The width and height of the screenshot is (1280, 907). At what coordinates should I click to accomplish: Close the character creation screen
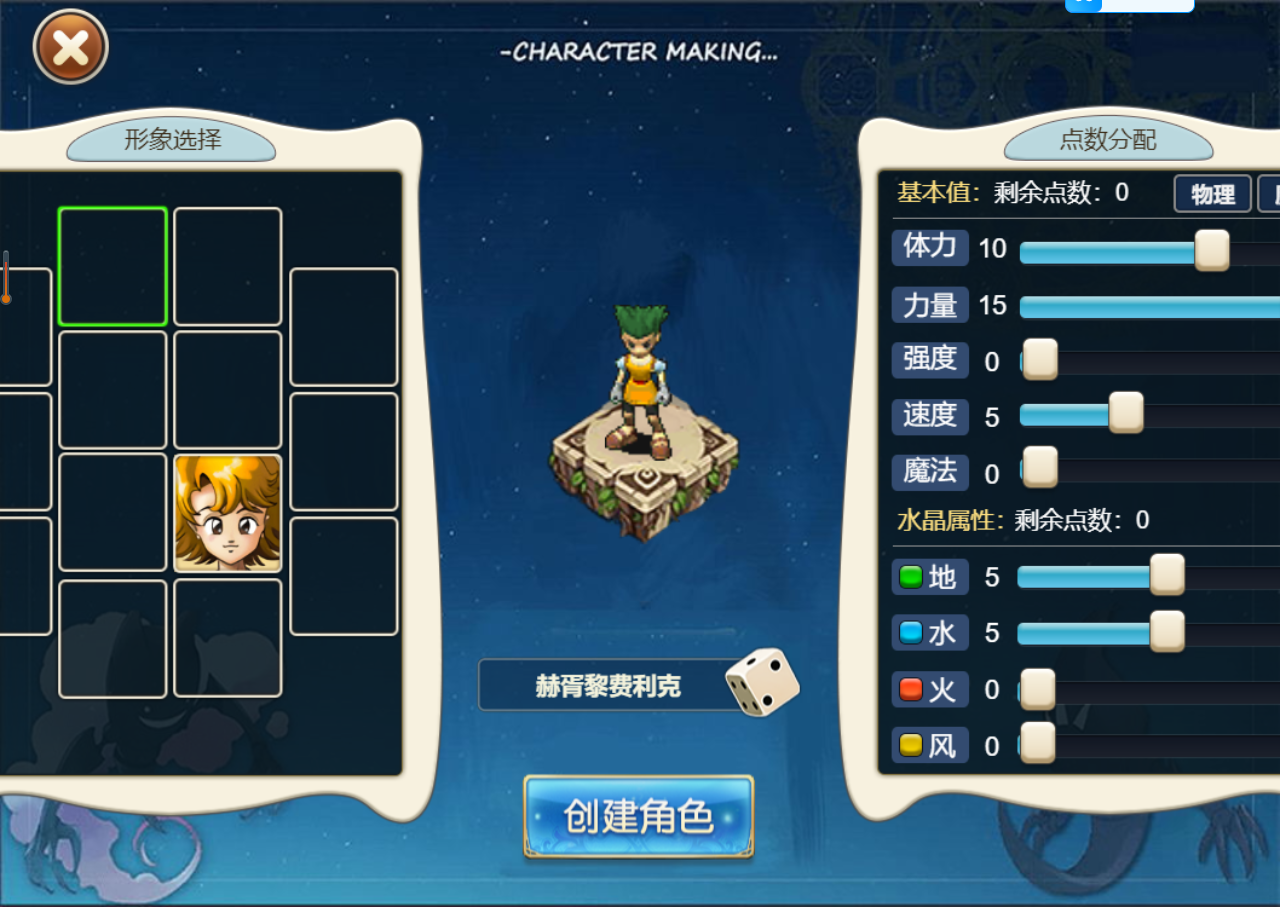pyautogui.click(x=70, y=47)
